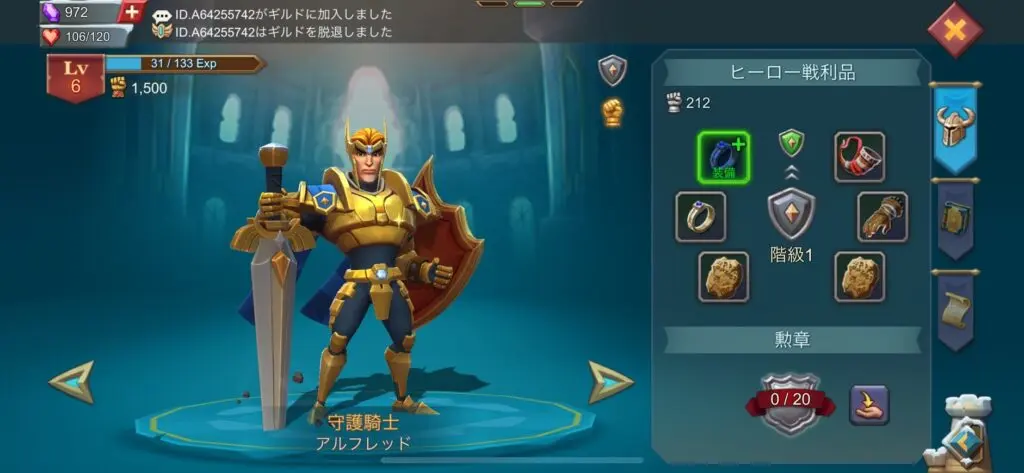
Task: Tap the gray shield icon beside hero
Action: click(612, 70)
